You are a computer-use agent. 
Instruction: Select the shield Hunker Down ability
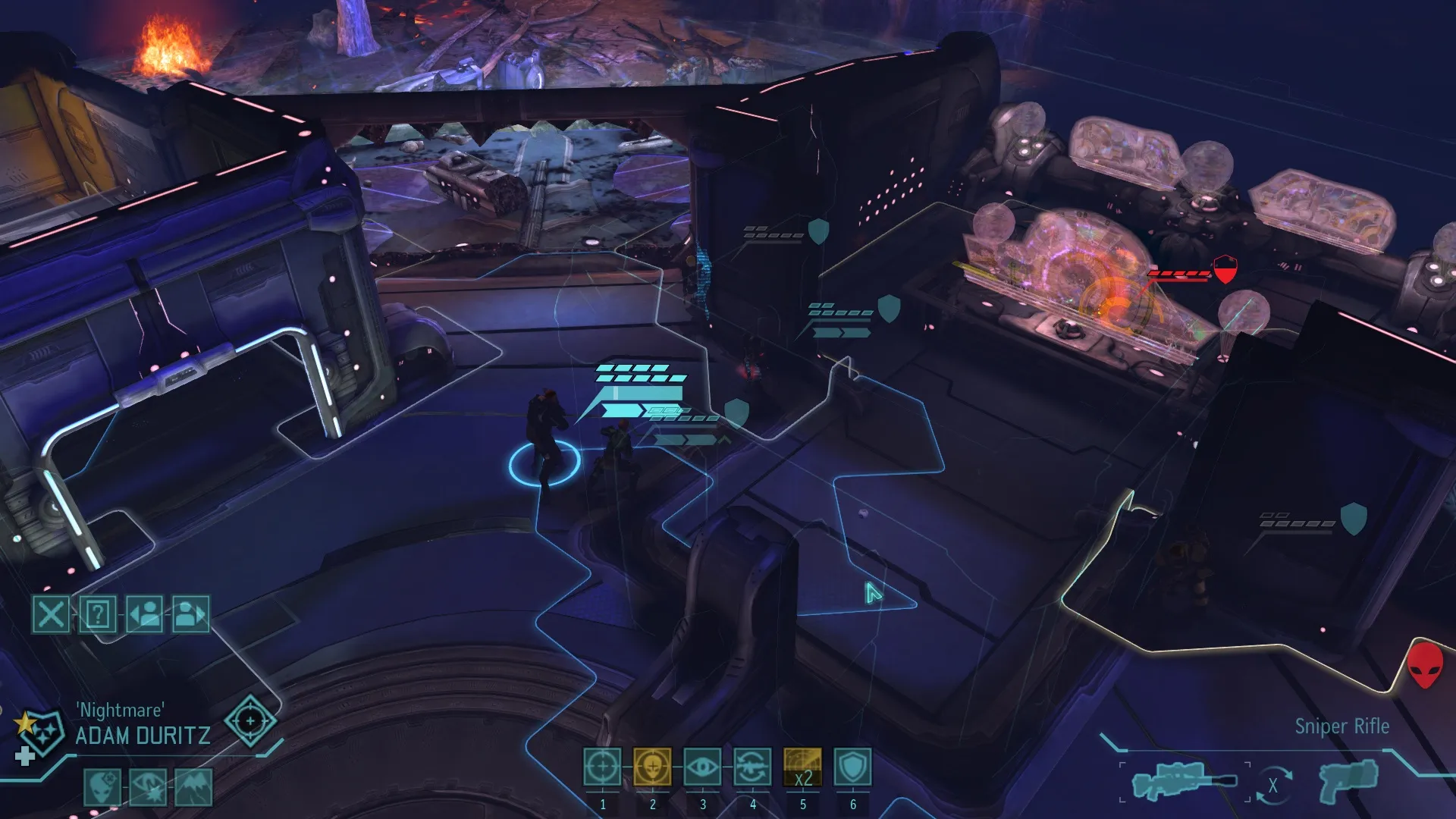click(x=852, y=767)
